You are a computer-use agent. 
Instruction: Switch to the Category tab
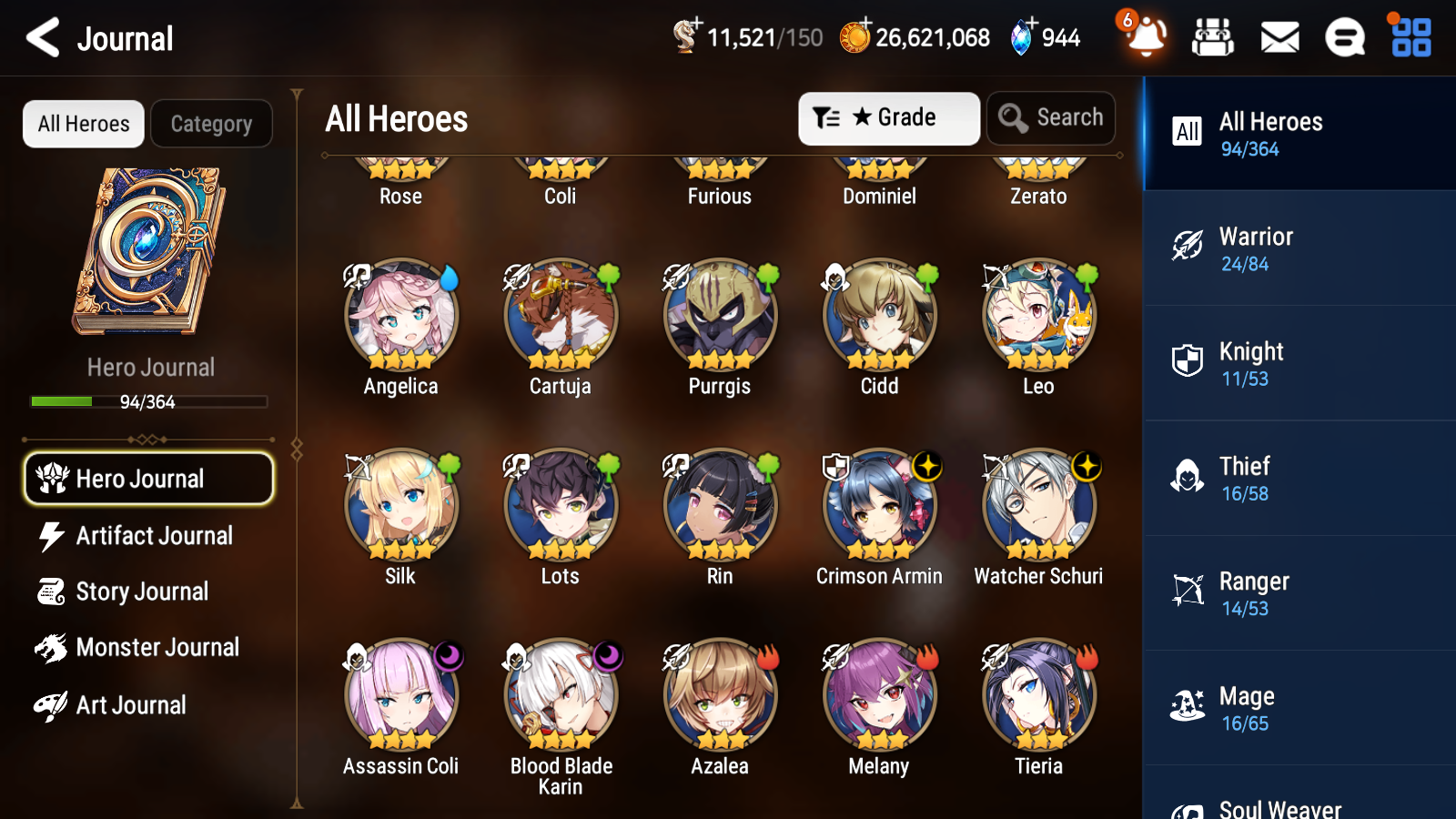coord(211,124)
